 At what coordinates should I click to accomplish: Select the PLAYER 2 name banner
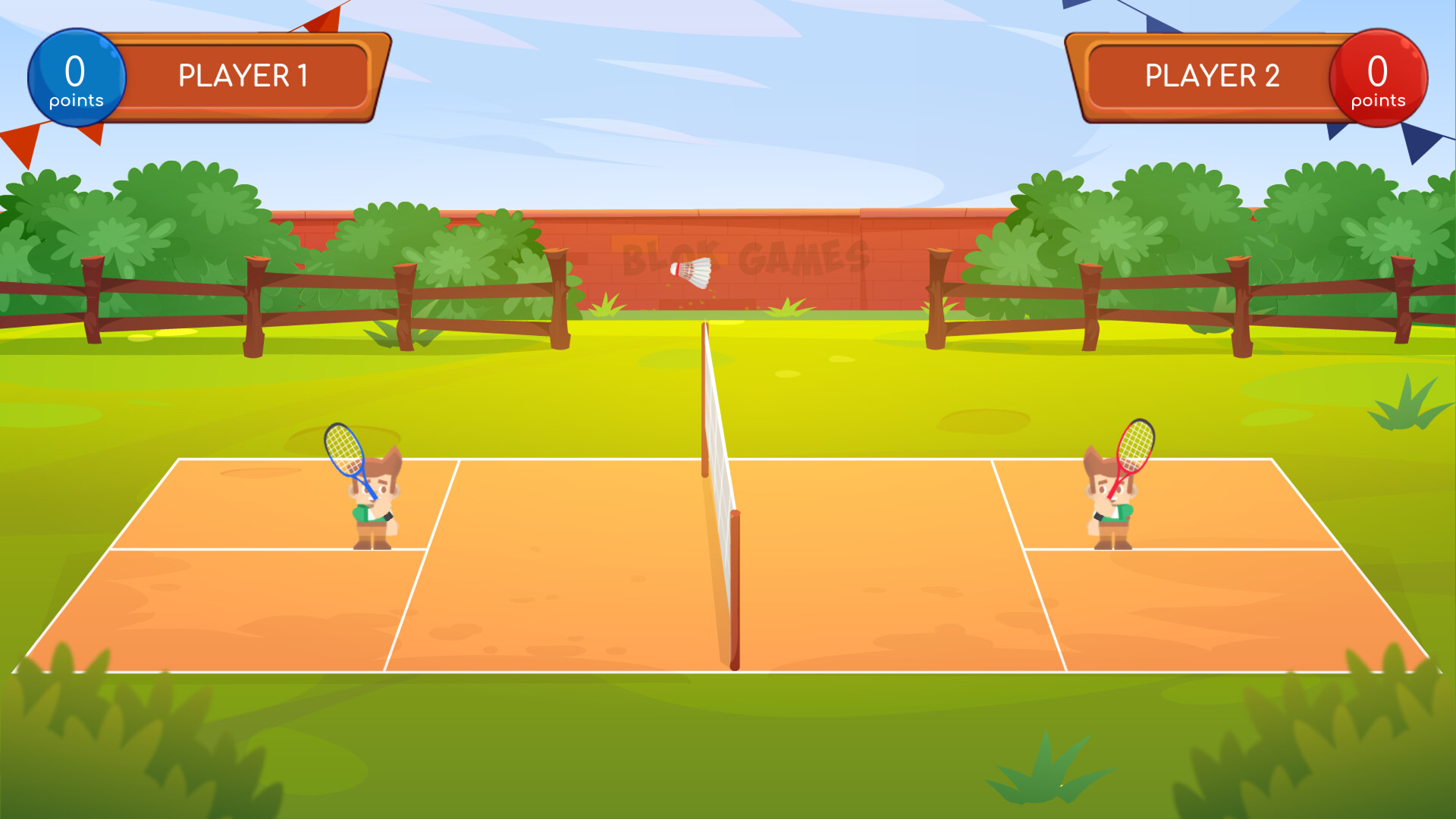pyautogui.click(x=1211, y=76)
